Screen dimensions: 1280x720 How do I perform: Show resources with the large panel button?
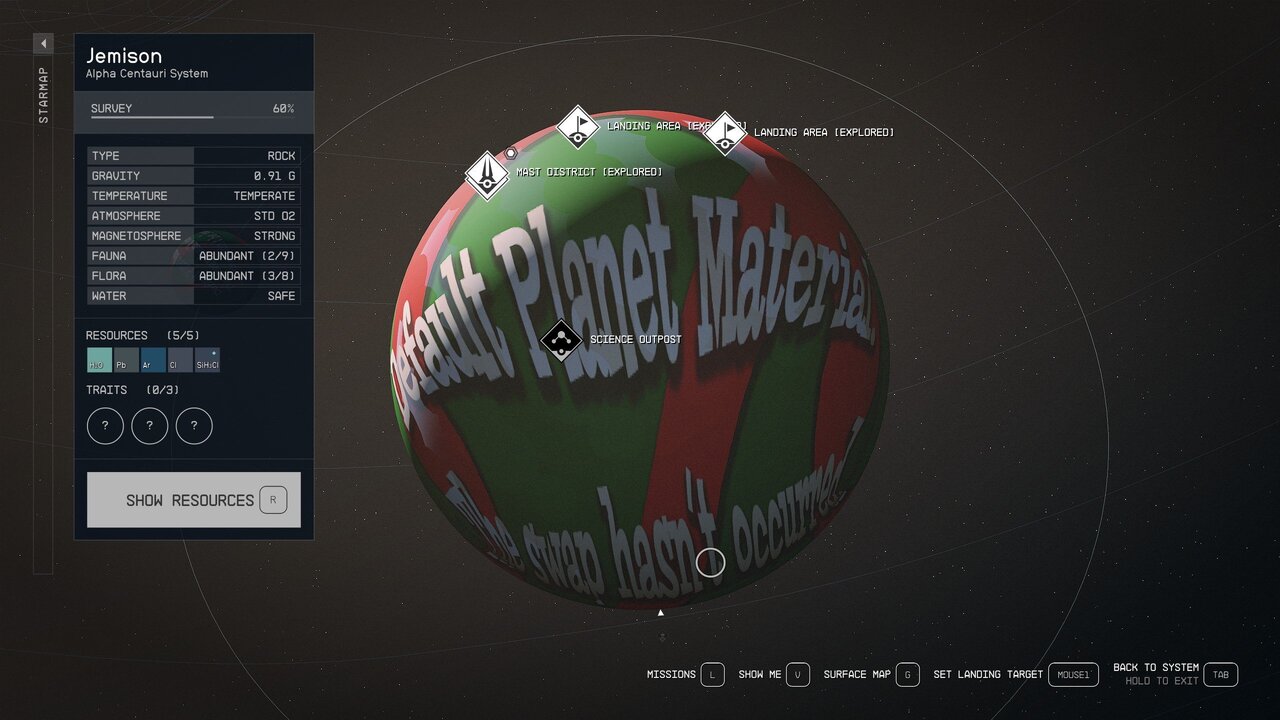193,500
